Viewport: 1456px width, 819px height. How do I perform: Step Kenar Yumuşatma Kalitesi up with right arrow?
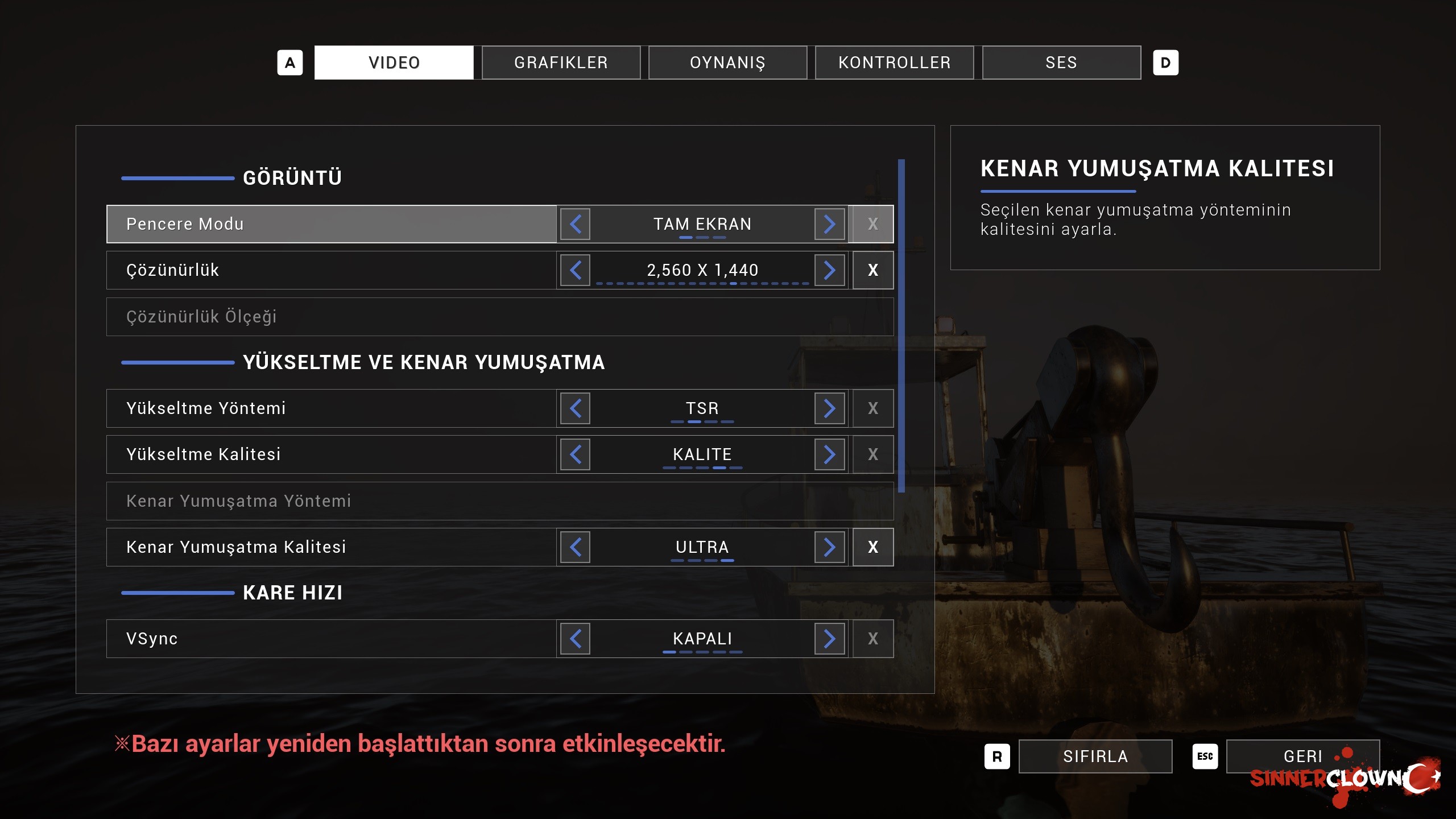830,547
